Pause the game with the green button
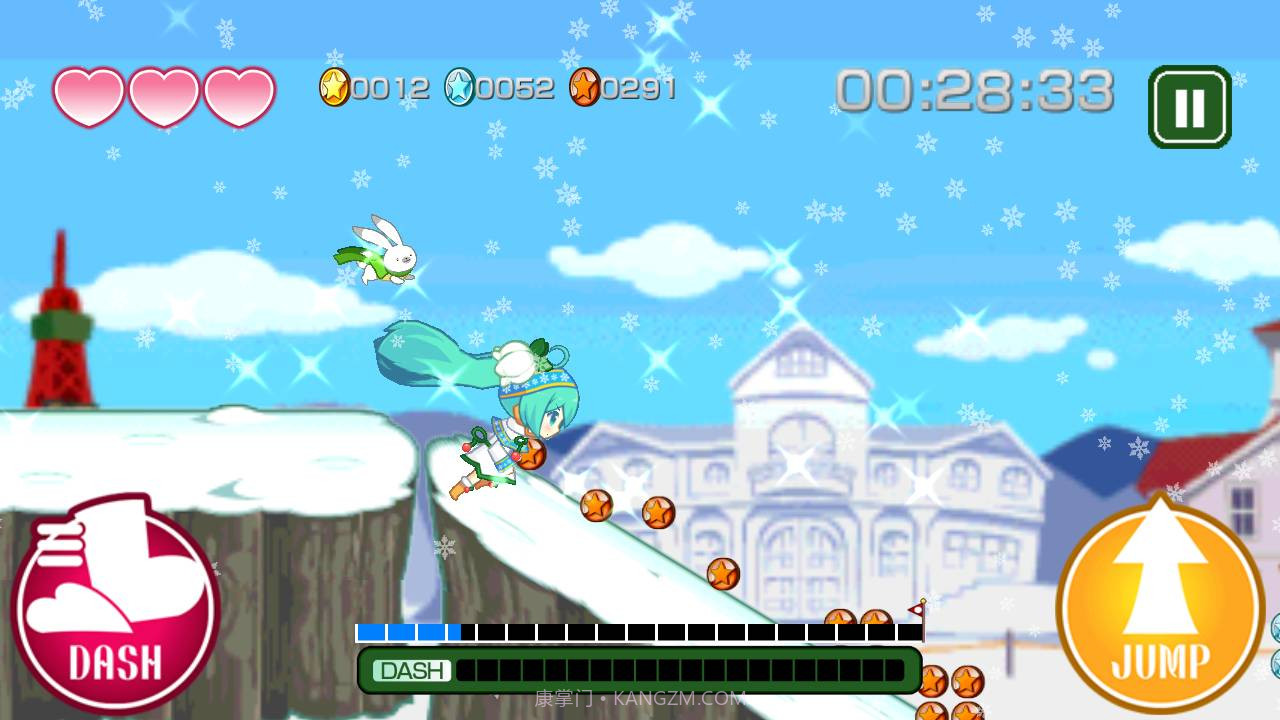 (1189, 107)
